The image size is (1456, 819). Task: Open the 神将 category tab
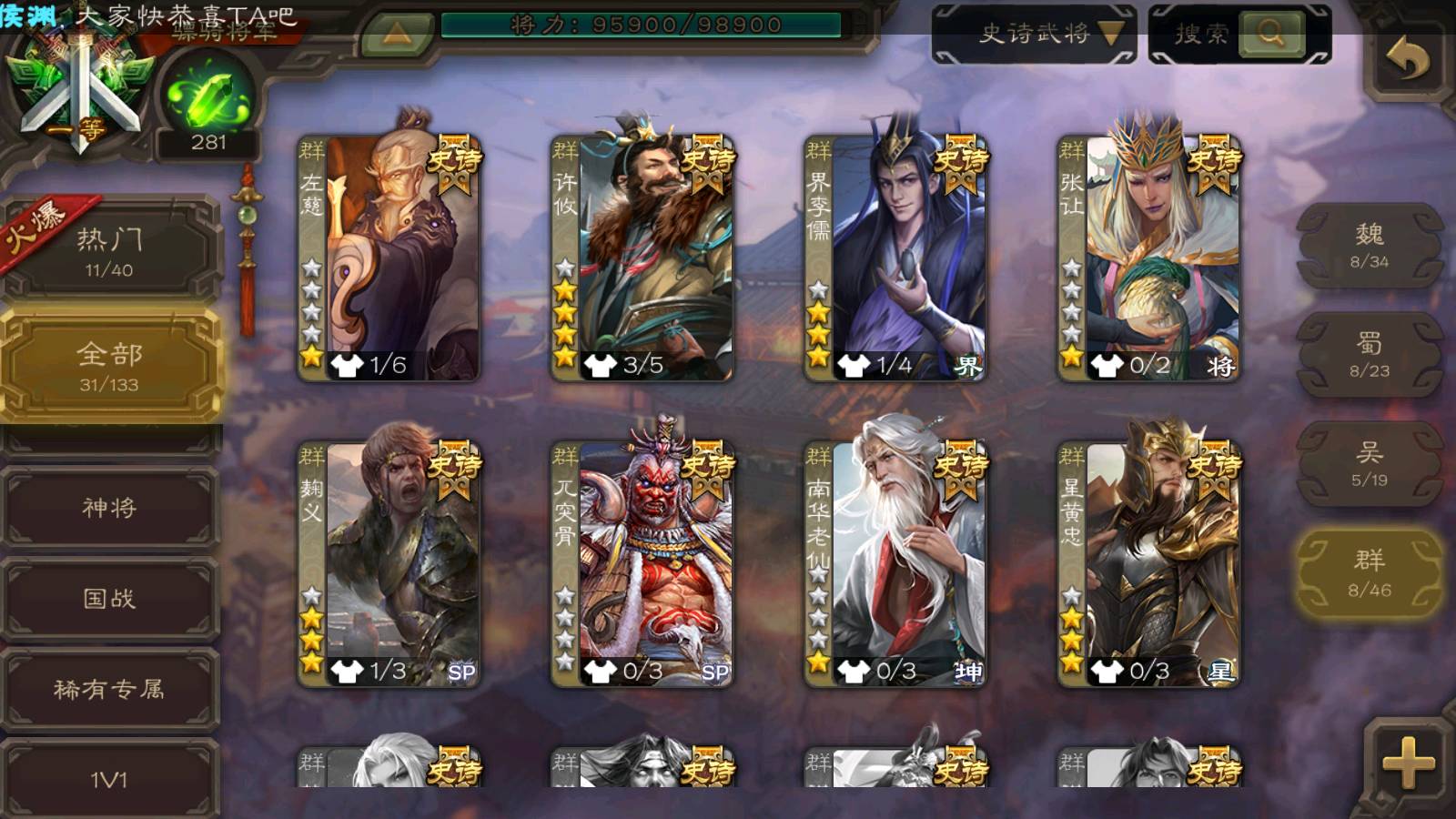pyautogui.click(x=110, y=507)
